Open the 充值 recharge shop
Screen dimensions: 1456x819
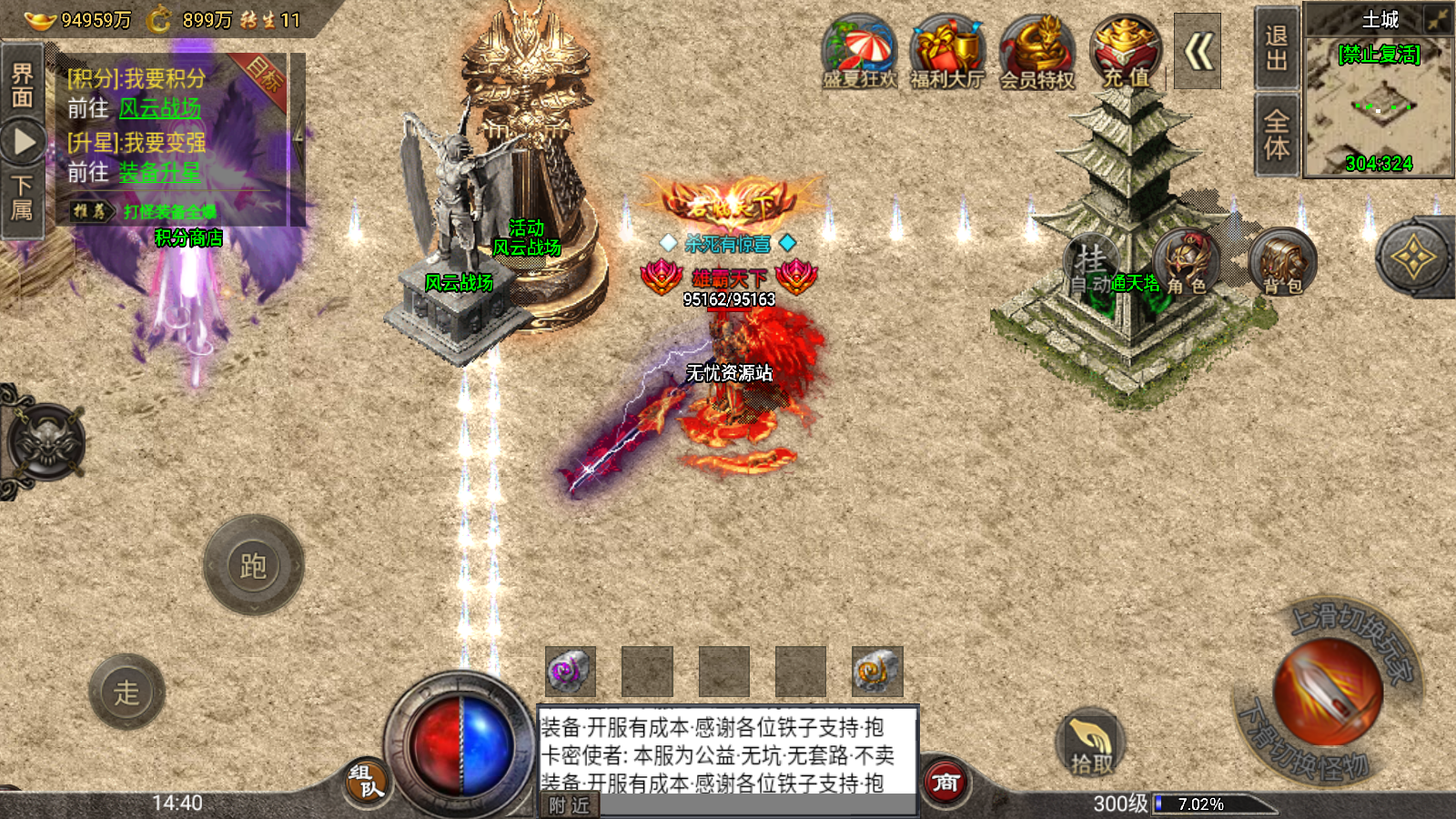[x=1126, y=53]
